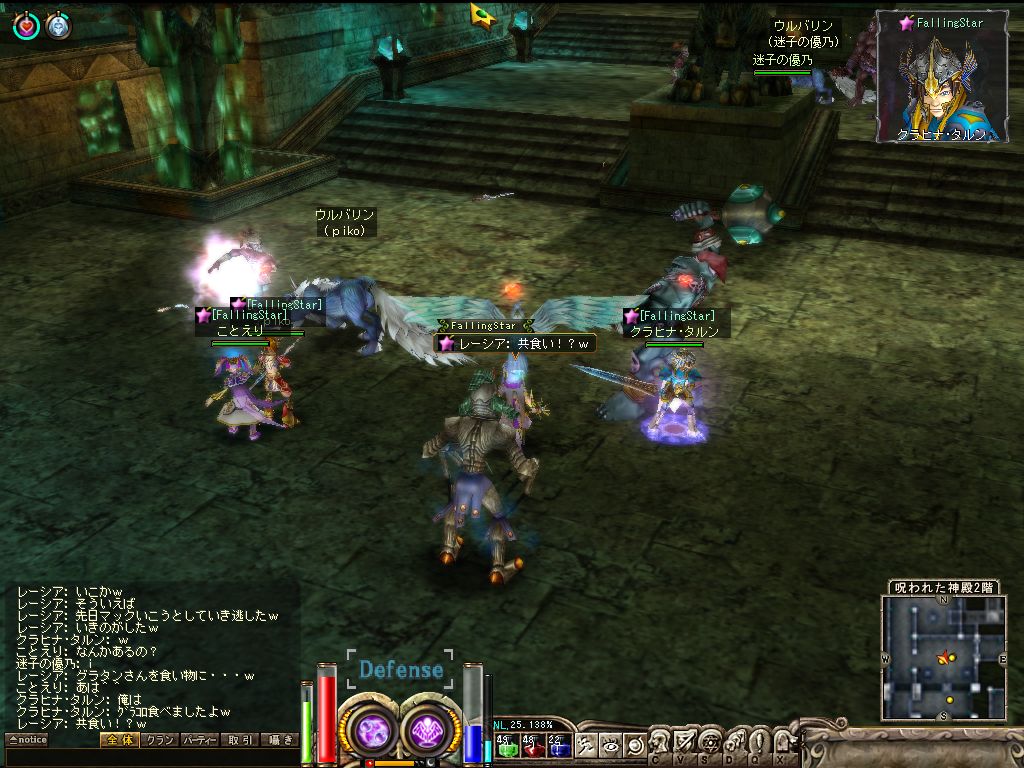Switch chat to the クラン tab
1024x768 pixels.
(159, 740)
